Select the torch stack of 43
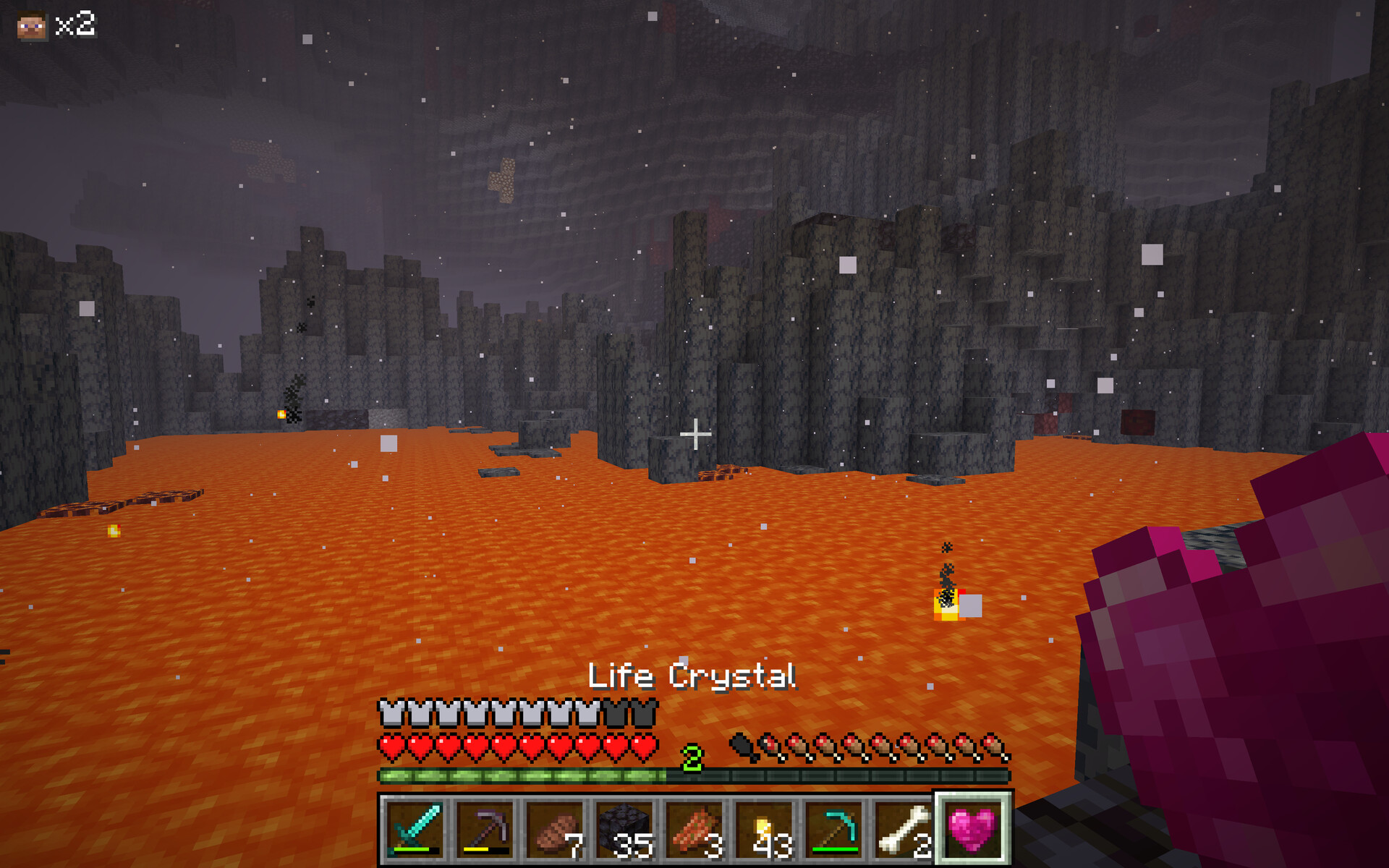Viewport: 1389px width, 868px height. point(764,828)
